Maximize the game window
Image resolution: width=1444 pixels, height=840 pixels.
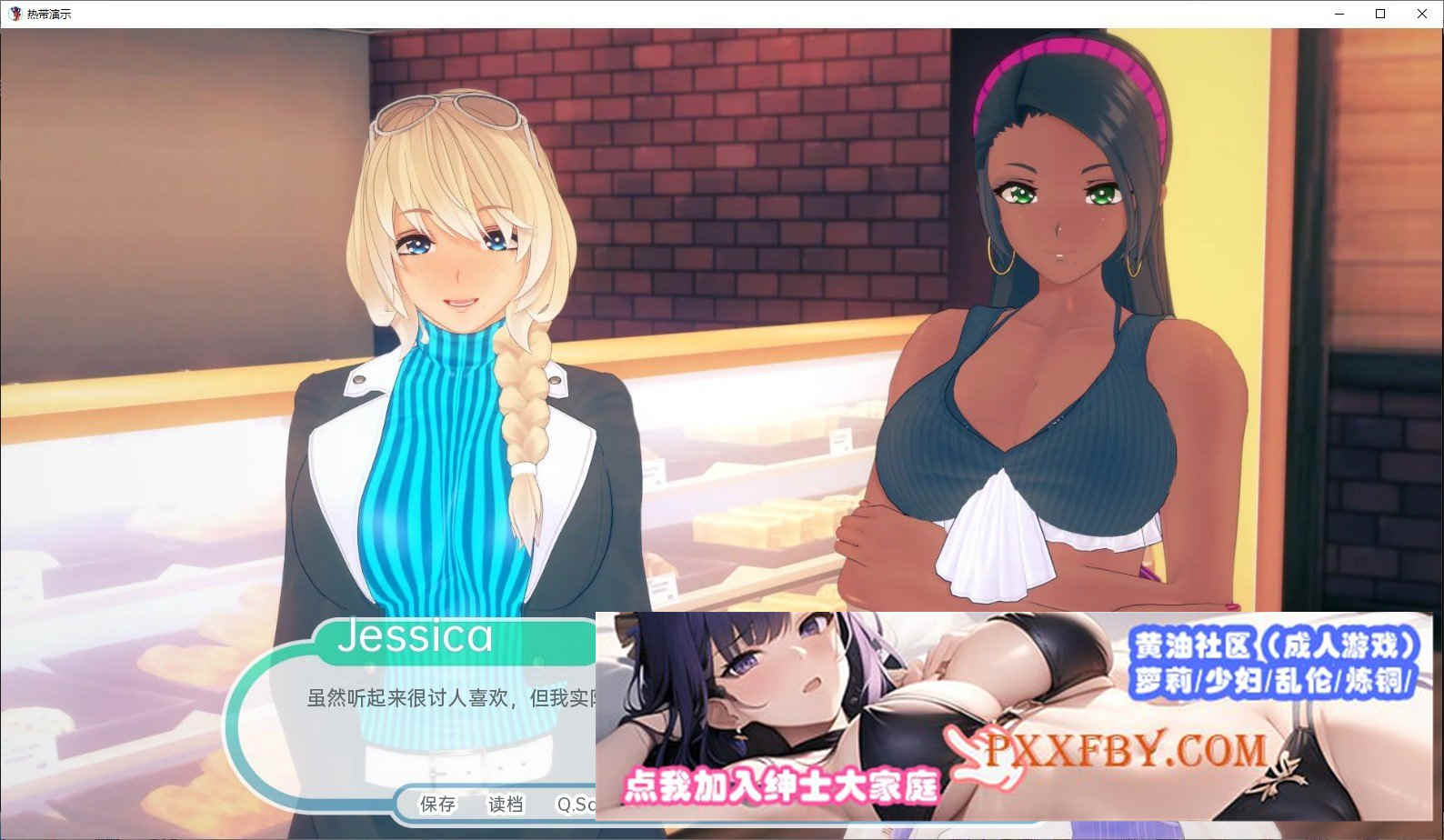tap(1379, 14)
